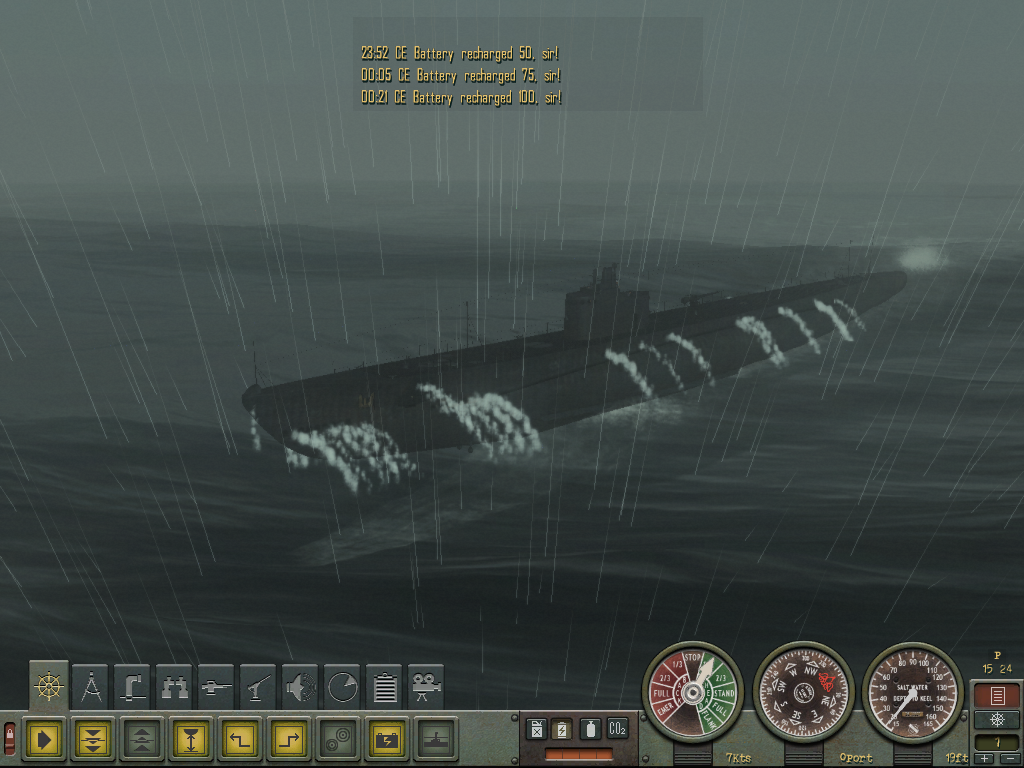Click the CO2 indicator icon
Image resolution: width=1024 pixels, height=768 pixels.
617,729
